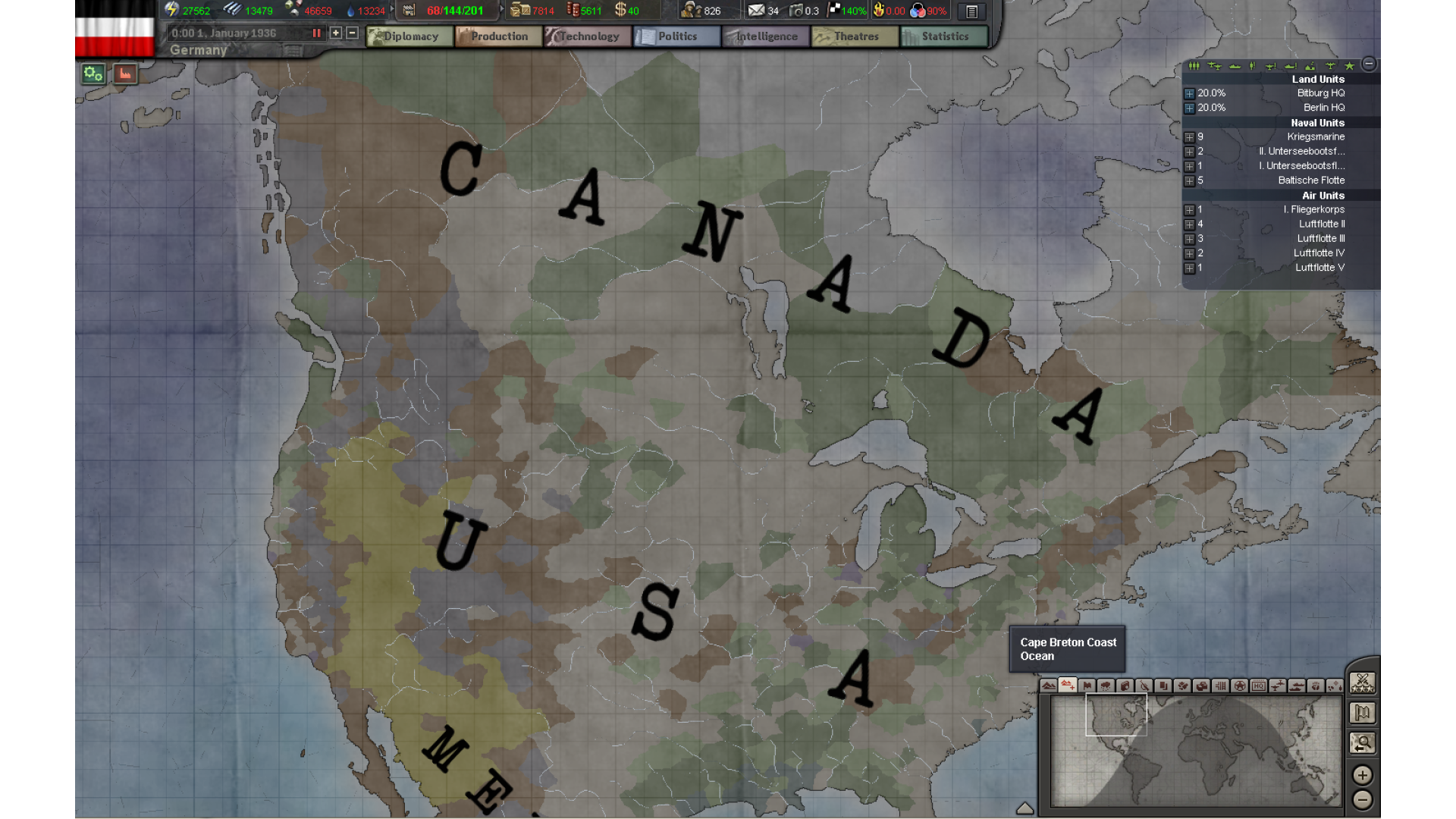This screenshot has width=1456, height=819.
Task: Open the Technology tab
Action: pos(588,36)
